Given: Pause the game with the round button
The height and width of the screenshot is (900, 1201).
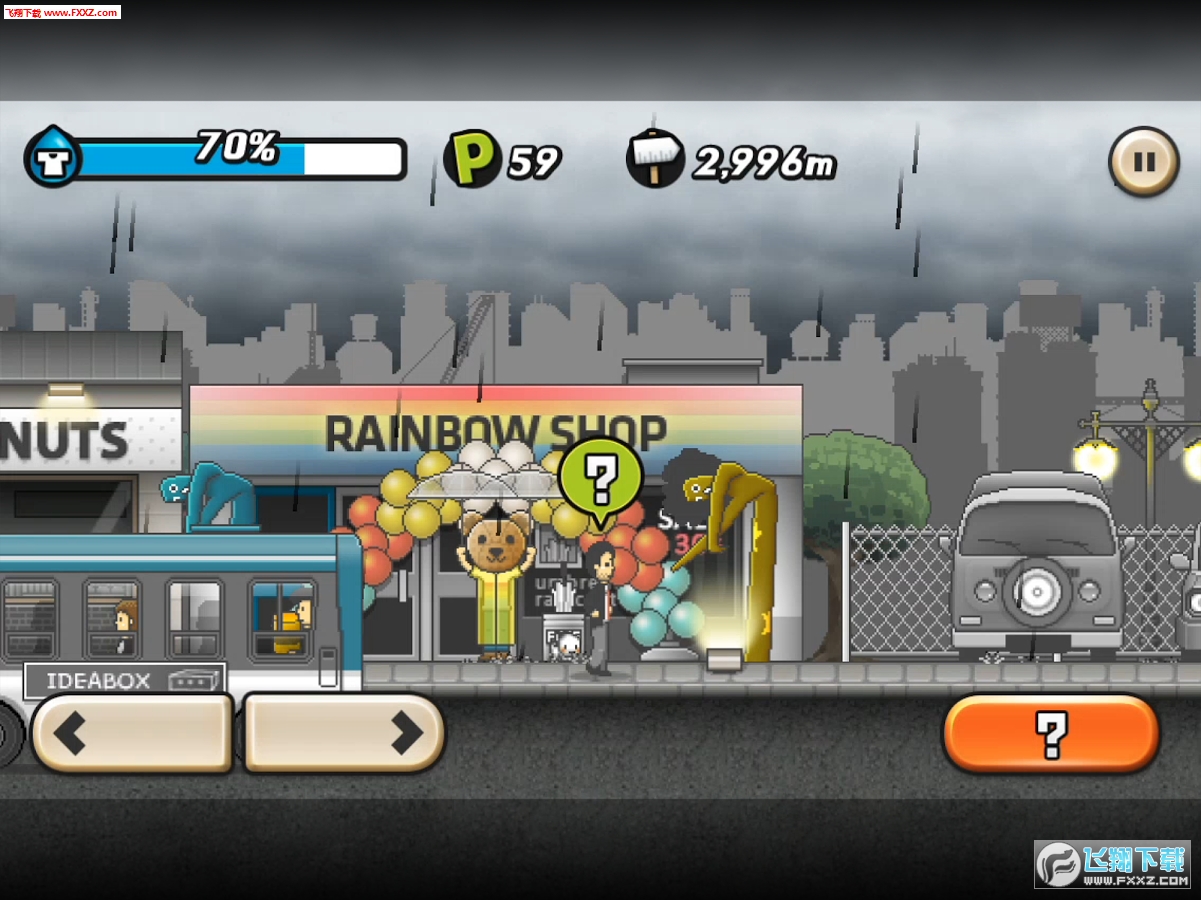Looking at the screenshot, I should (1143, 161).
